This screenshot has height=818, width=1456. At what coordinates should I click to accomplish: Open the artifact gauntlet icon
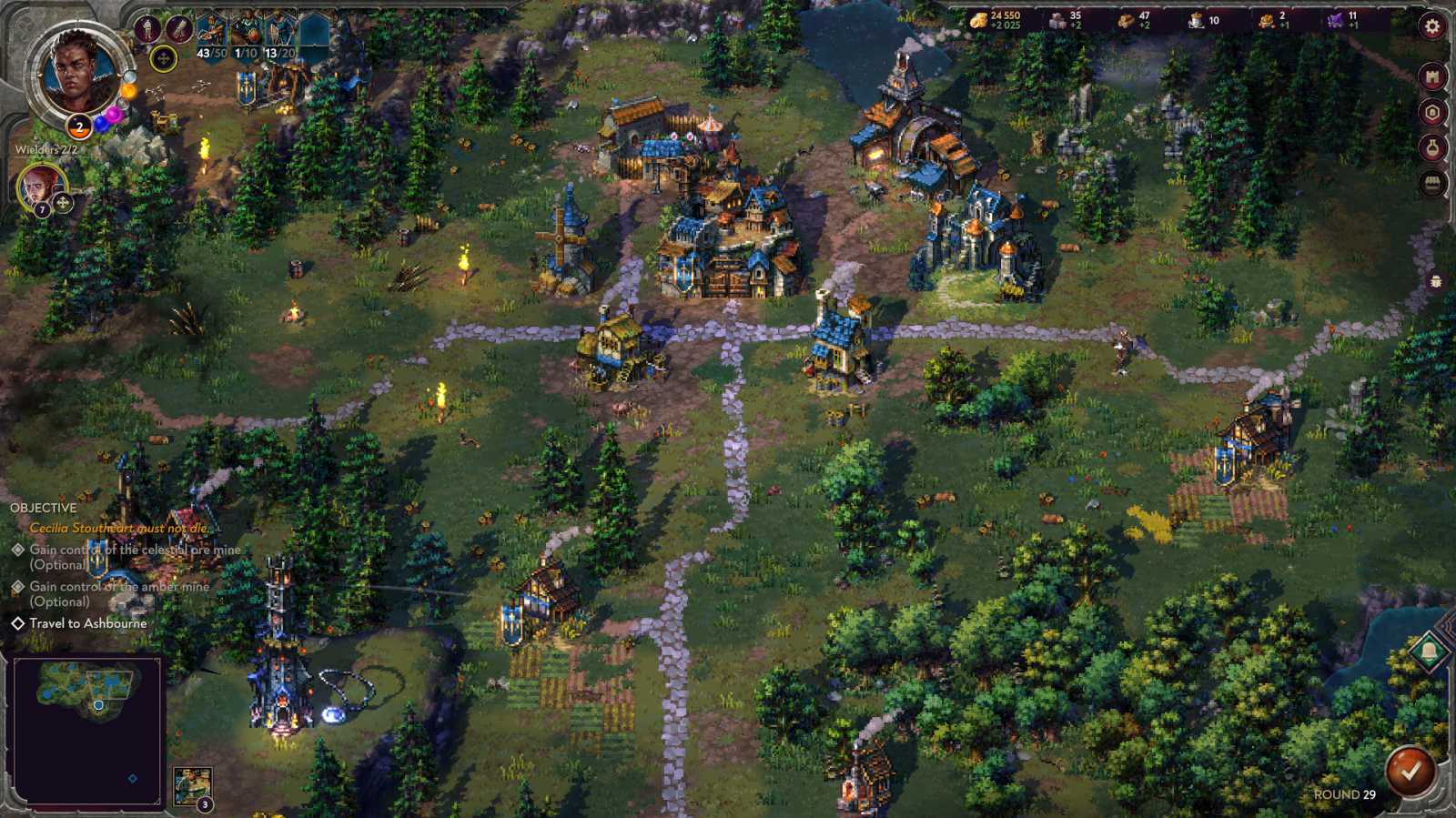[x=177, y=26]
